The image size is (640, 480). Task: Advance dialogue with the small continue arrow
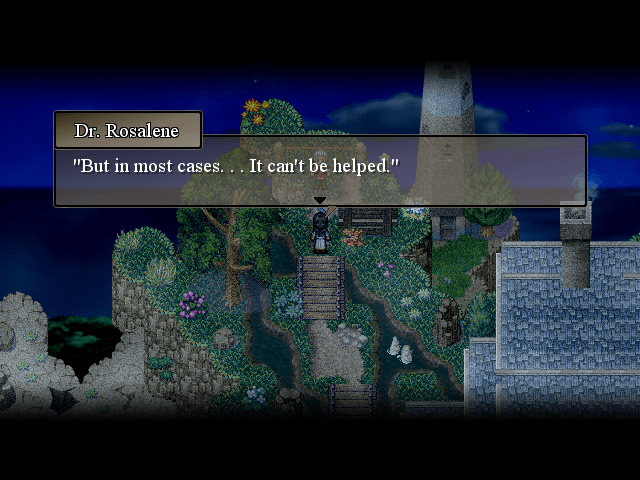pos(320,201)
